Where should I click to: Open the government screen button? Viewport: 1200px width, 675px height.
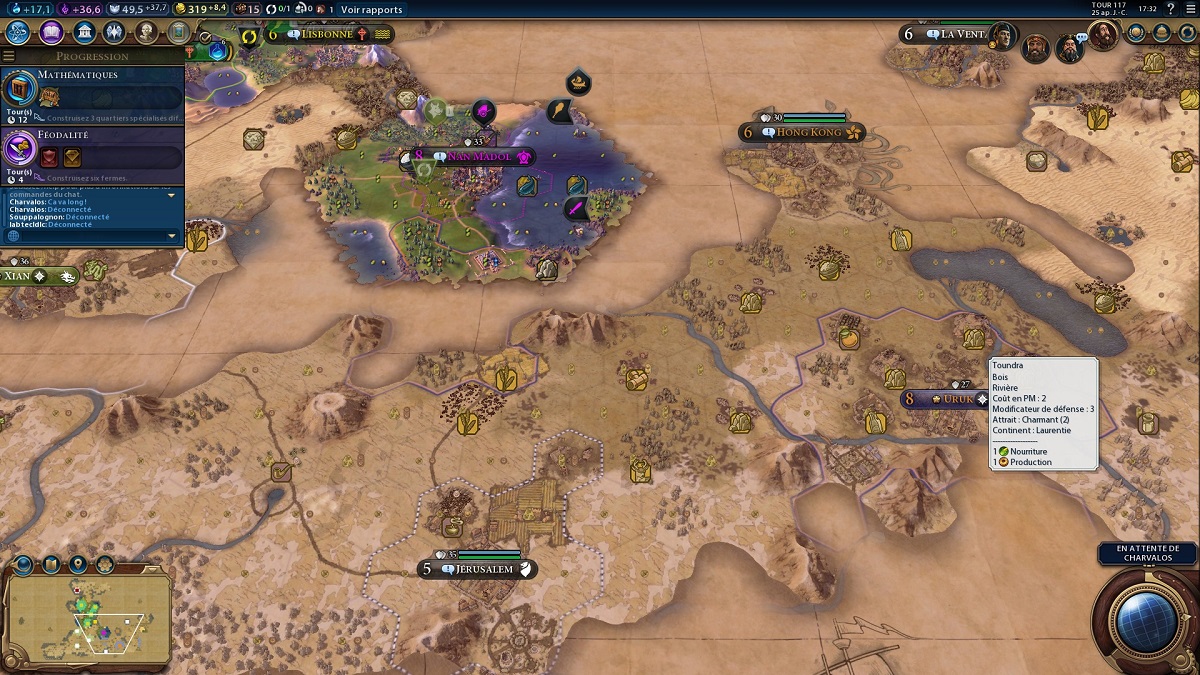pos(84,32)
